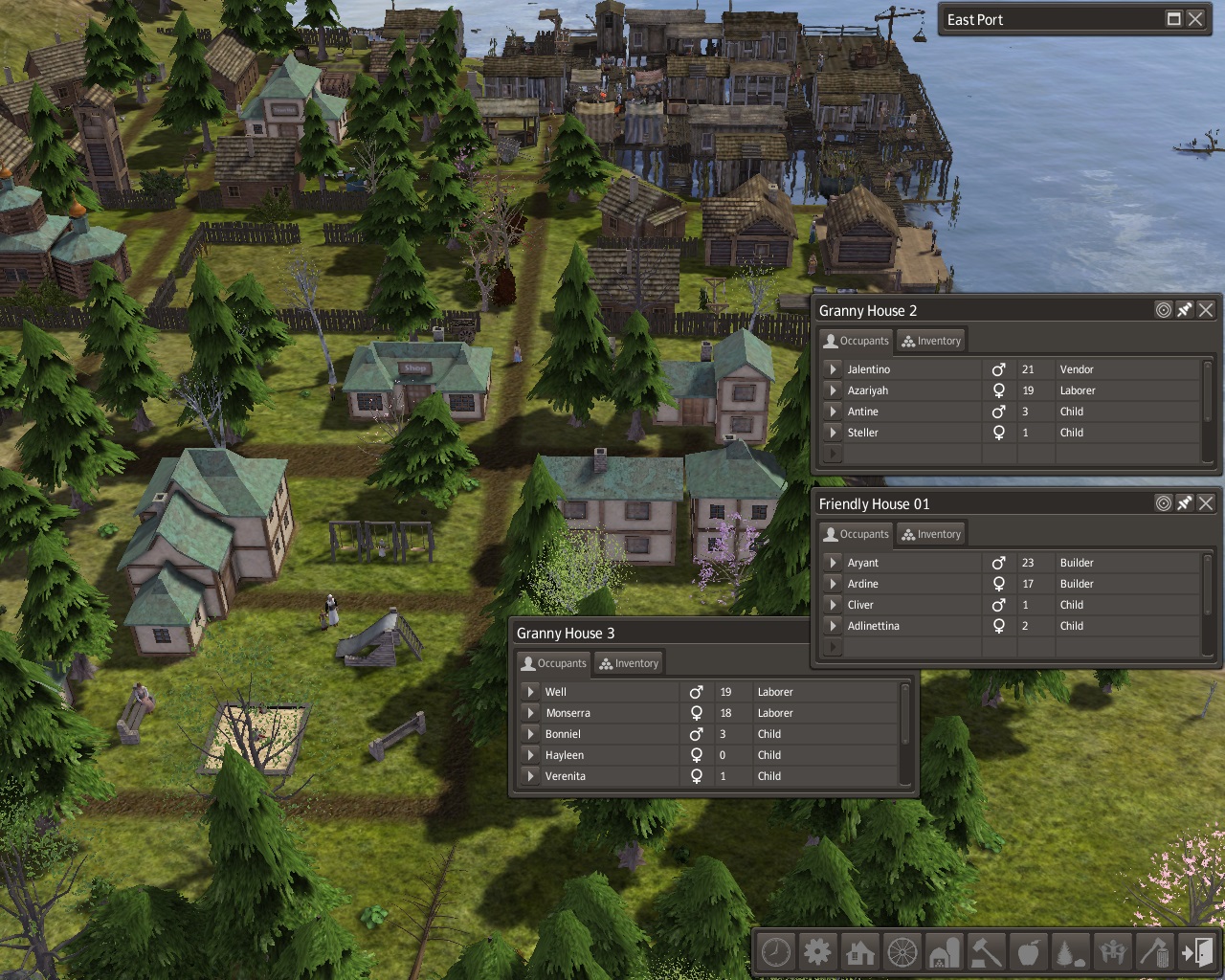Open the house building menu
Screen dimensions: 1225x980
click(x=860, y=952)
